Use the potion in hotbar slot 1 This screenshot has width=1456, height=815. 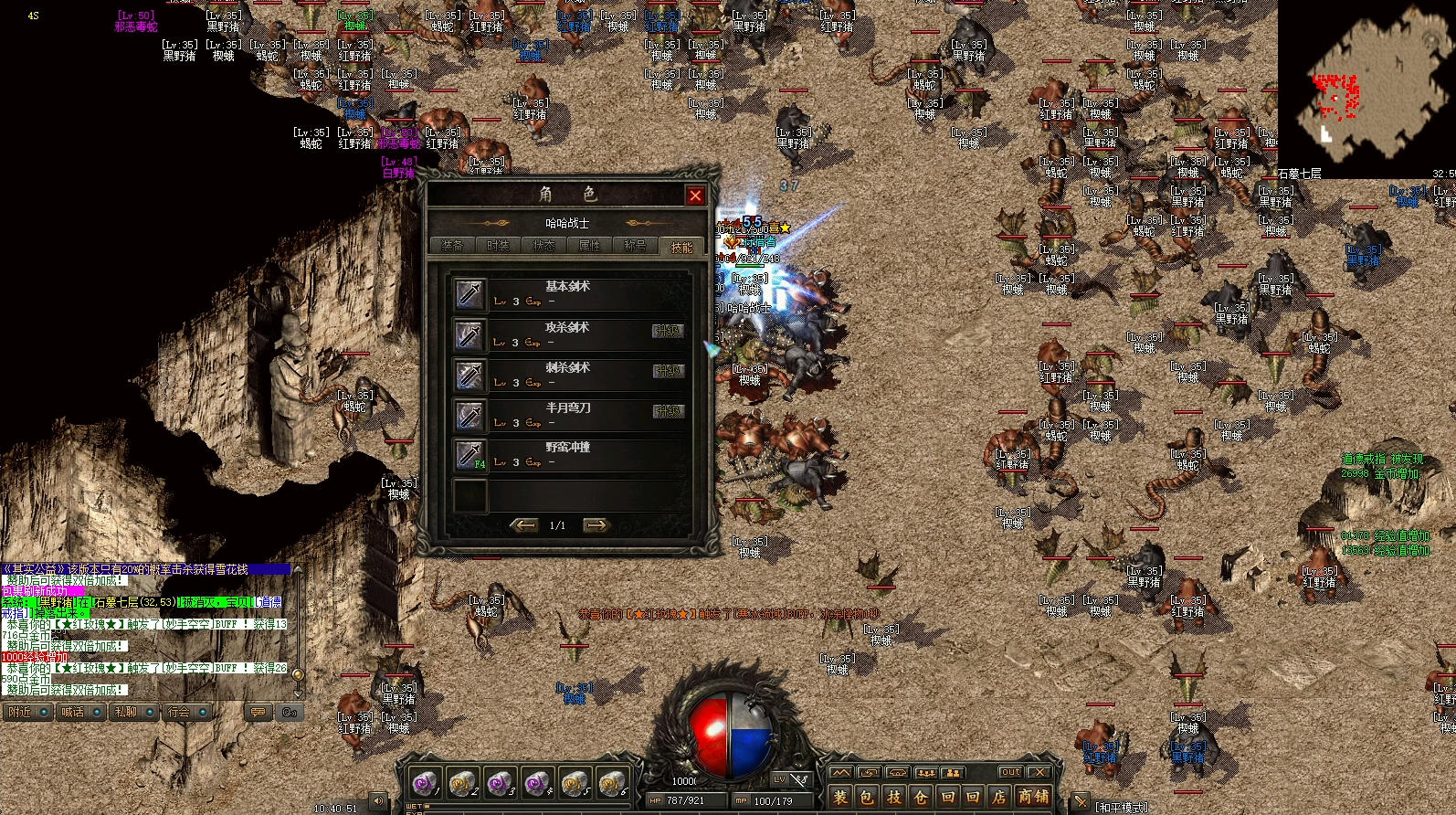[424, 783]
